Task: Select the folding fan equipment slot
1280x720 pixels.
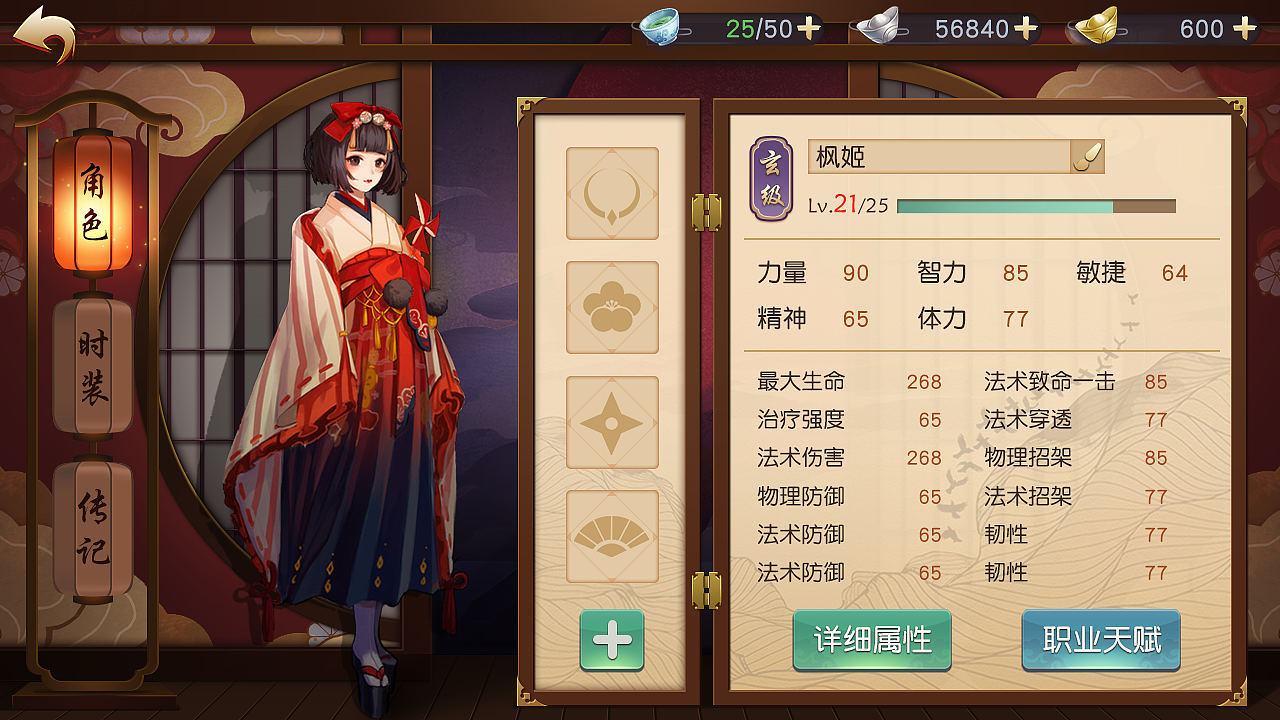Action: 612,537
